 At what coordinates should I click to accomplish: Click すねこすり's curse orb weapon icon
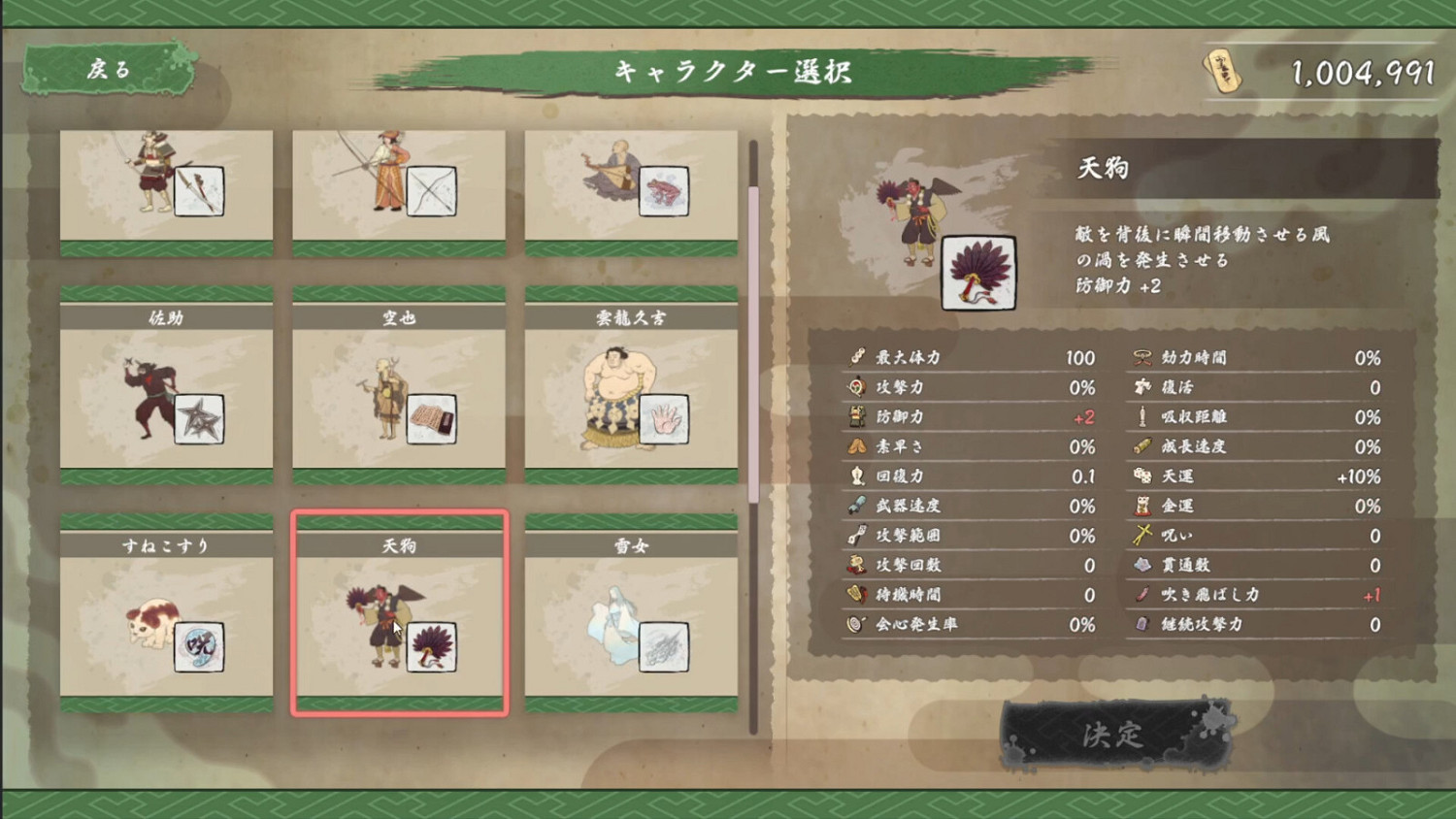tap(199, 648)
